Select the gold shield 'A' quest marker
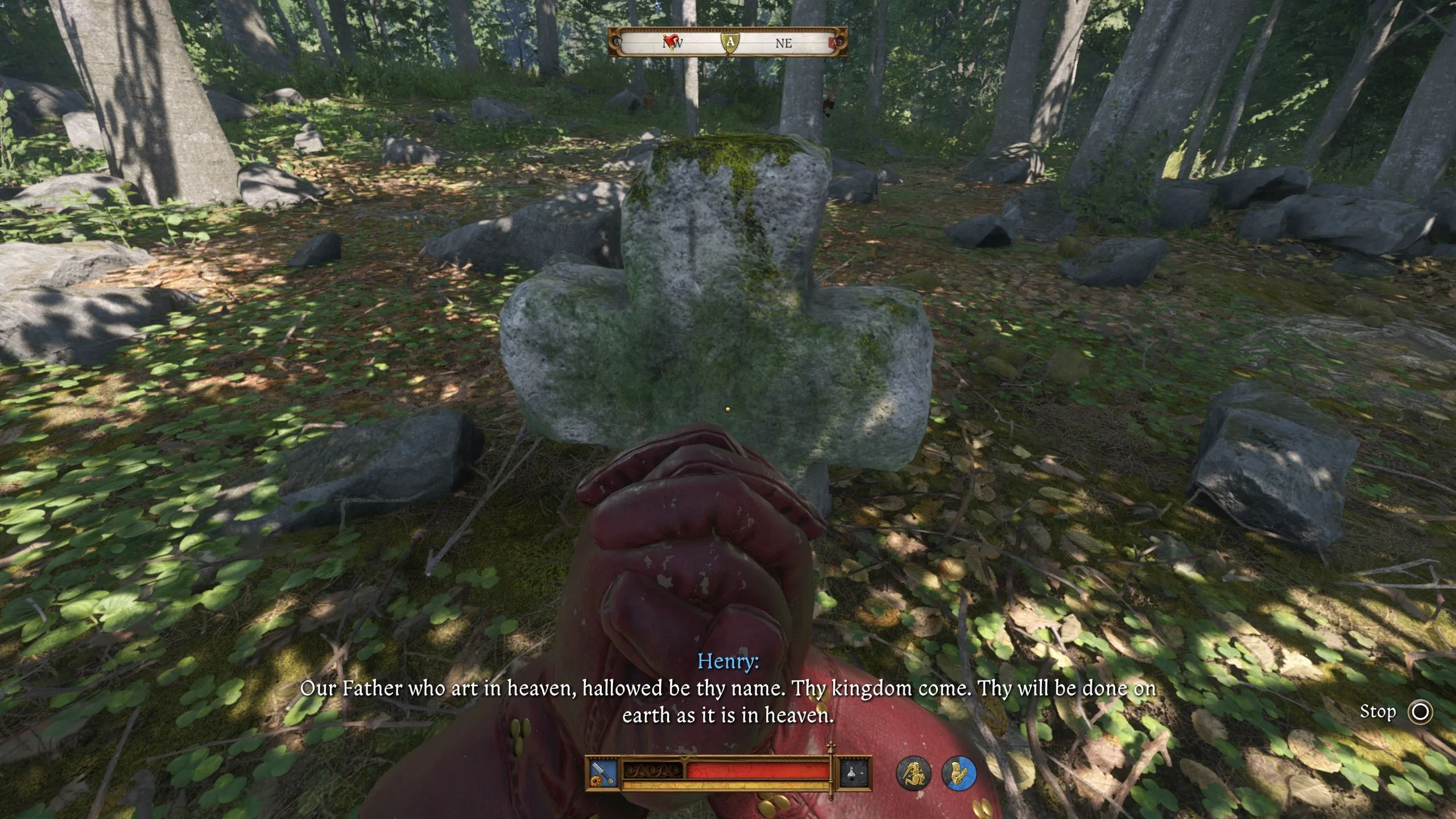This screenshot has height=819, width=1456. (730, 42)
